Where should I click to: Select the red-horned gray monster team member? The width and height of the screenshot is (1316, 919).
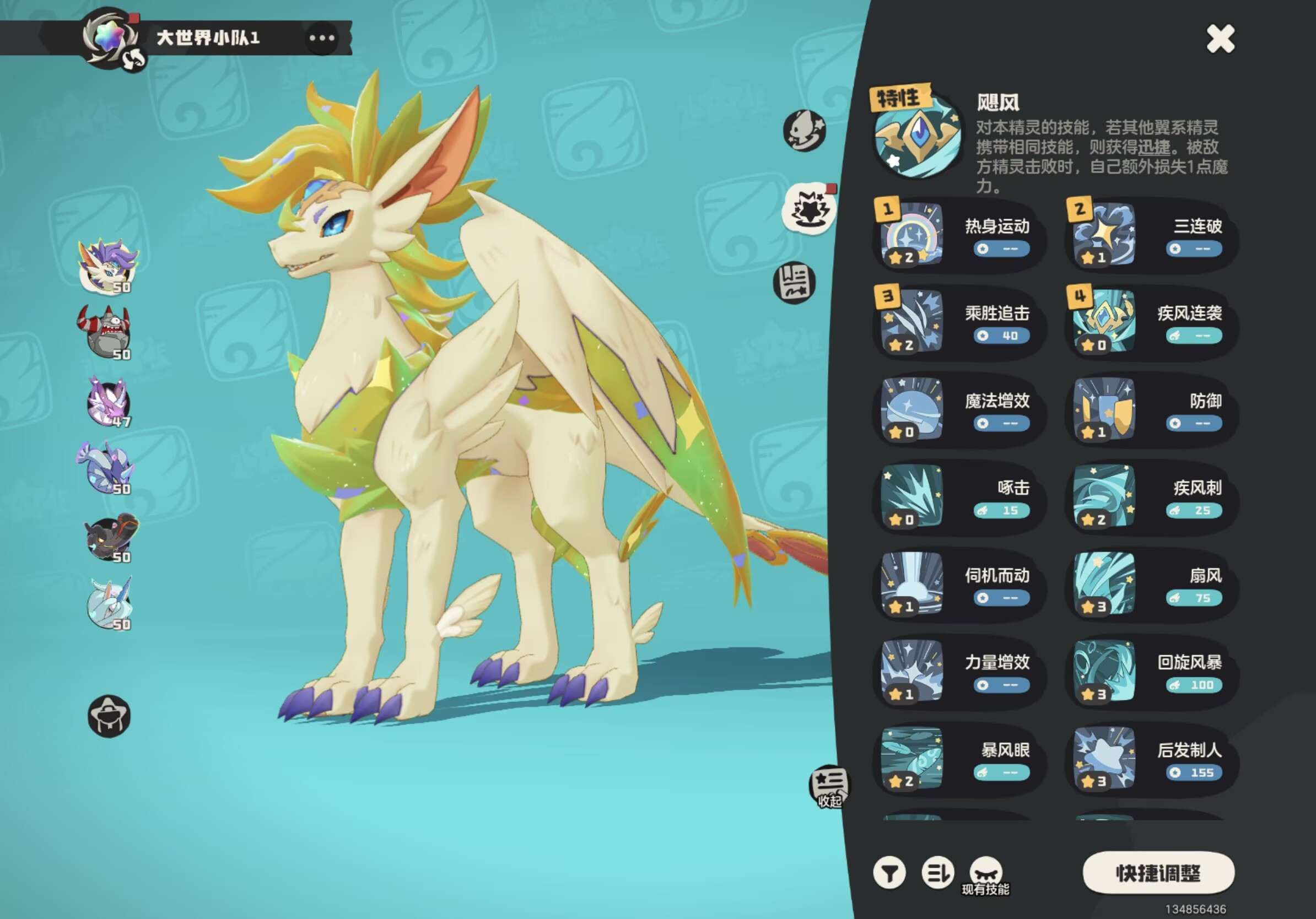[x=106, y=332]
